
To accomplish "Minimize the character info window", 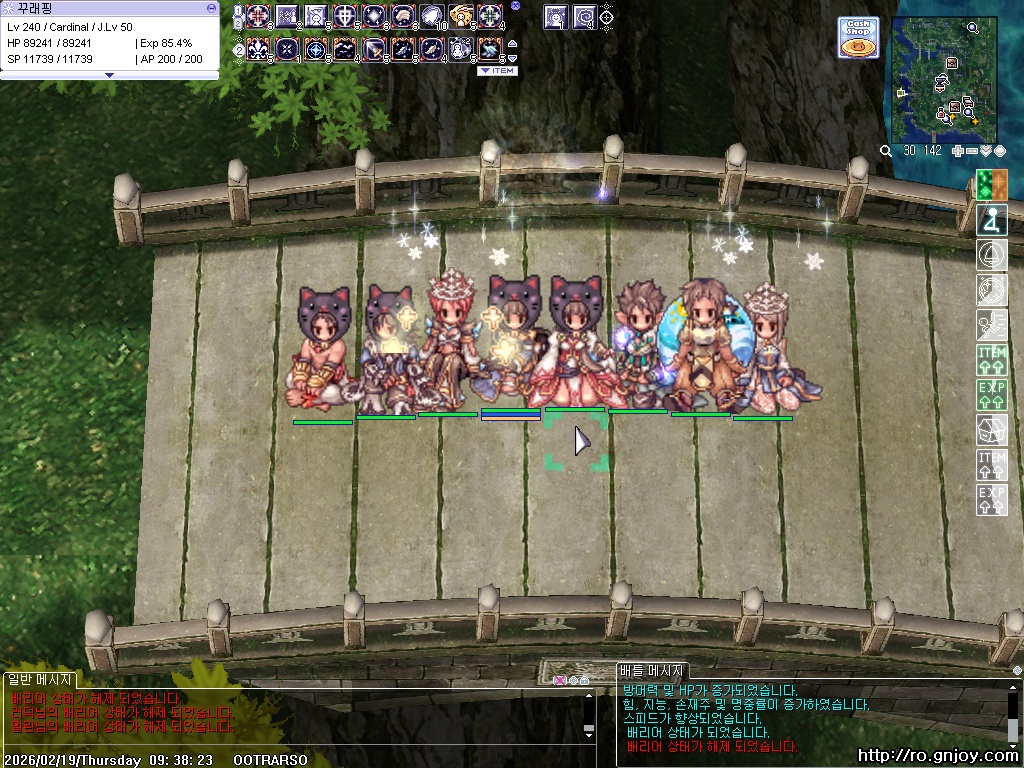I will pos(210,7).
